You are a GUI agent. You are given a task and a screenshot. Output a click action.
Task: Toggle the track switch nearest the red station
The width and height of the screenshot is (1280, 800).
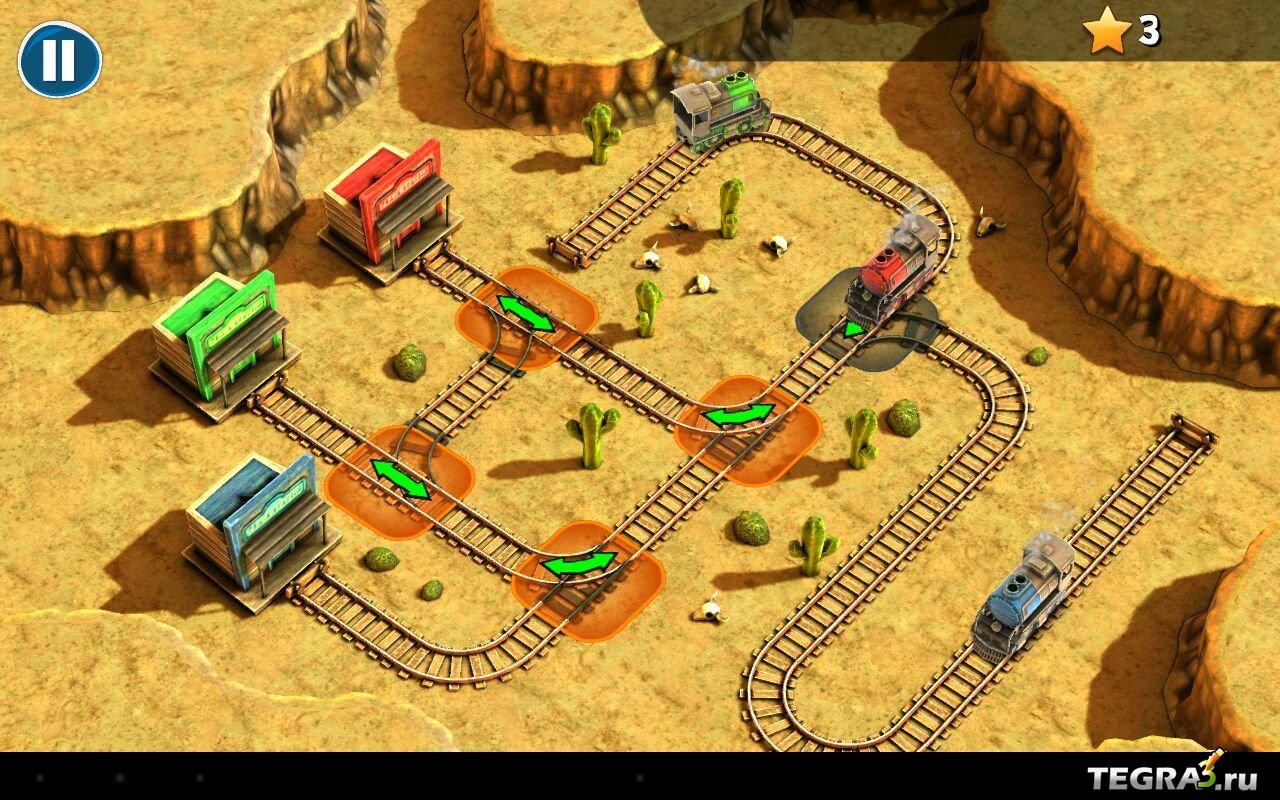[526, 314]
